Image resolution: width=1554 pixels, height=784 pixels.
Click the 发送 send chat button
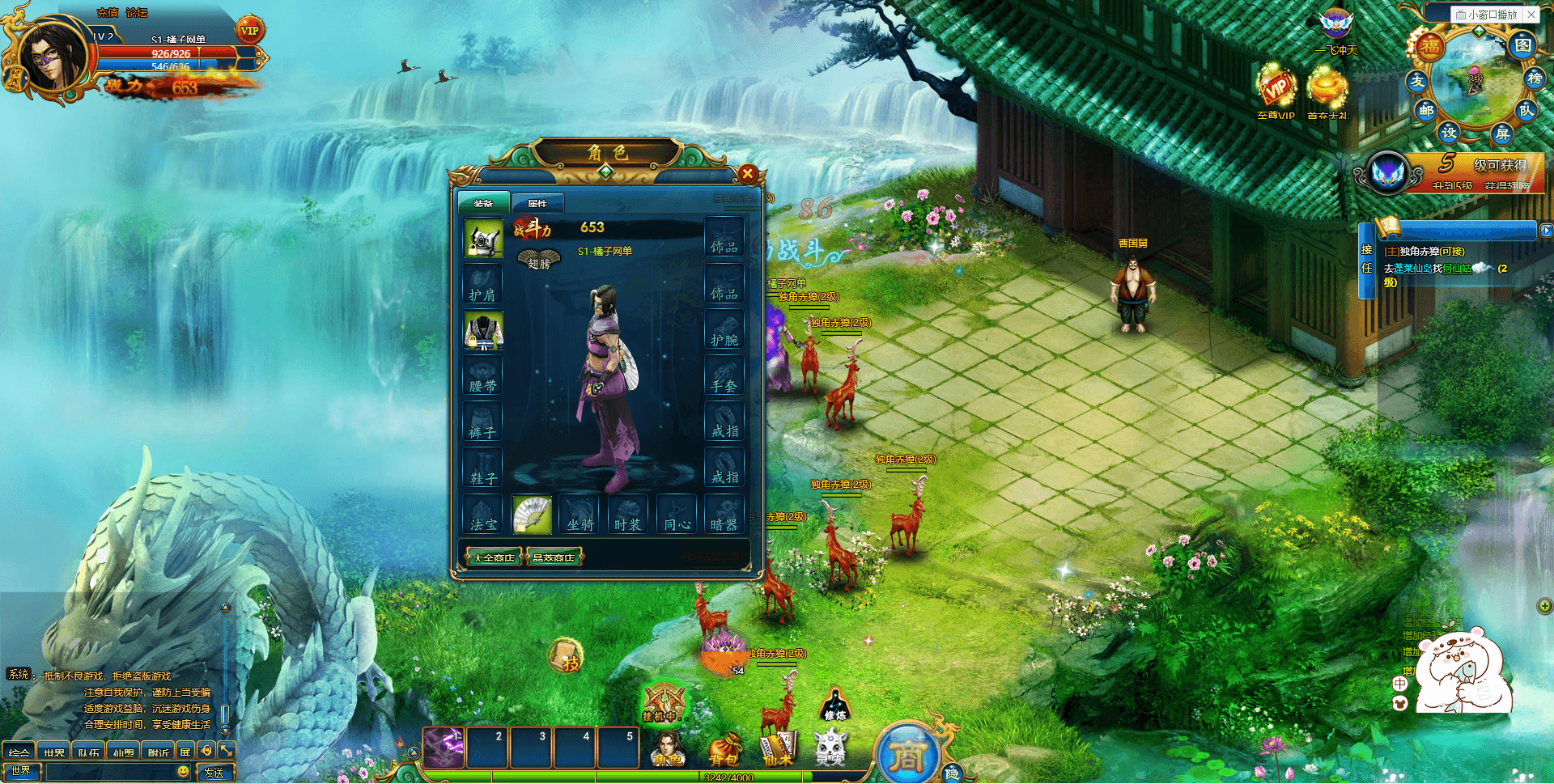[214, 773]
